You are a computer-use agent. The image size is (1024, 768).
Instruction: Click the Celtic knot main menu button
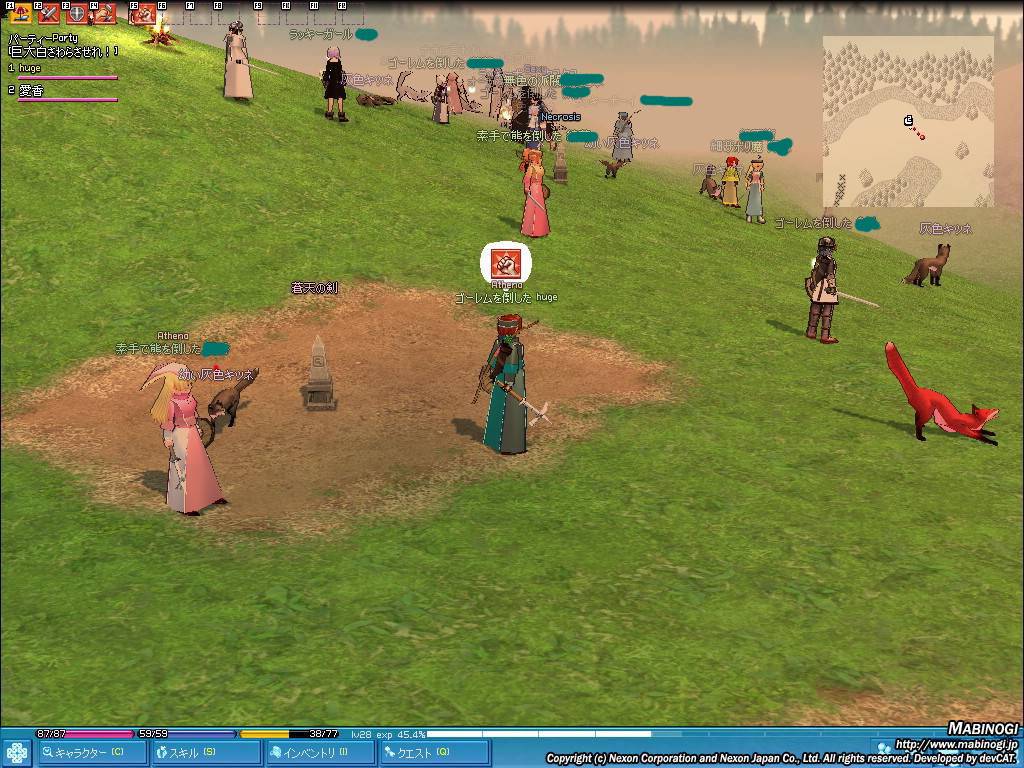tap(16, 752)
